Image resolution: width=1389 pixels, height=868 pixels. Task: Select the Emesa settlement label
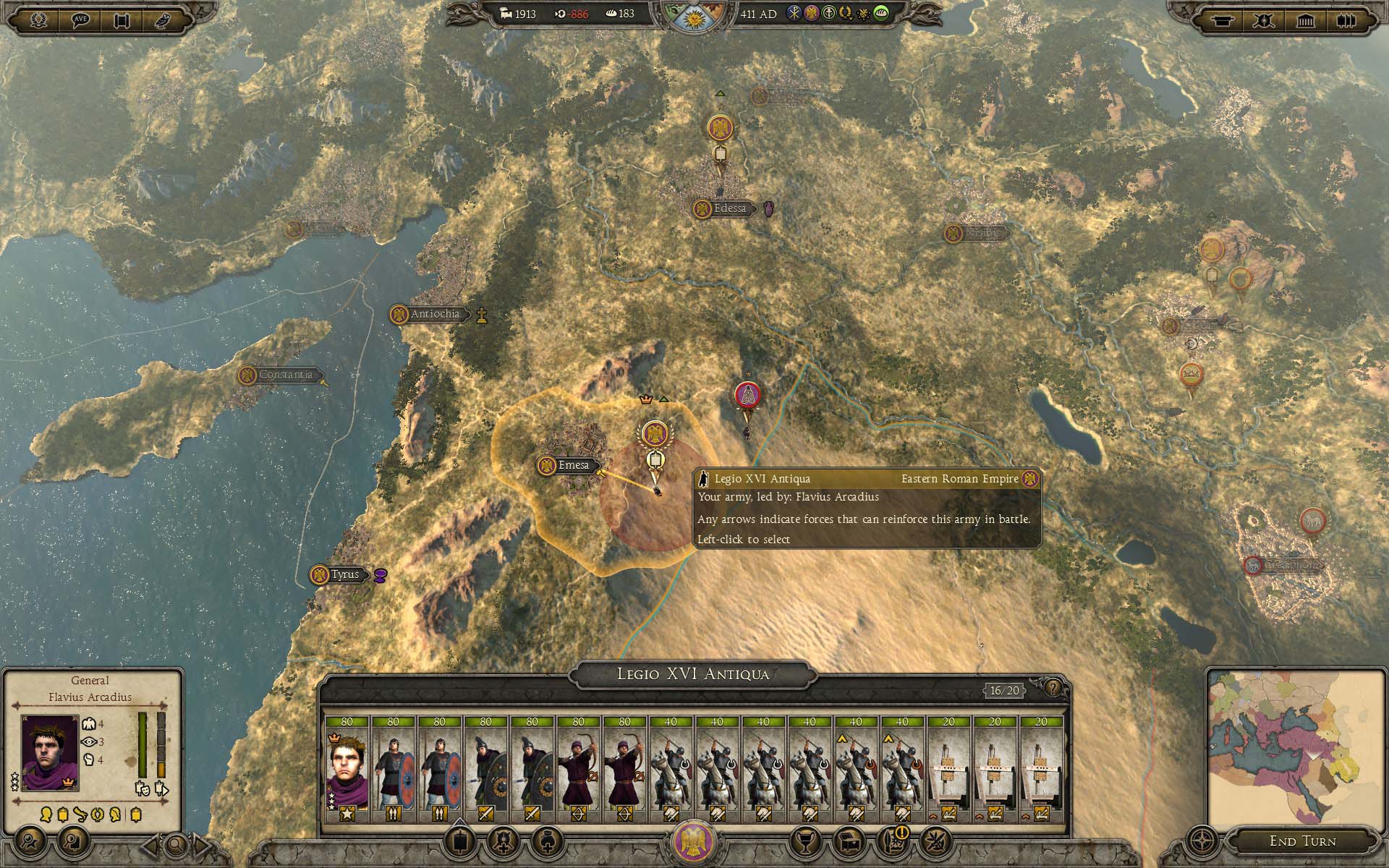point(574,465)
